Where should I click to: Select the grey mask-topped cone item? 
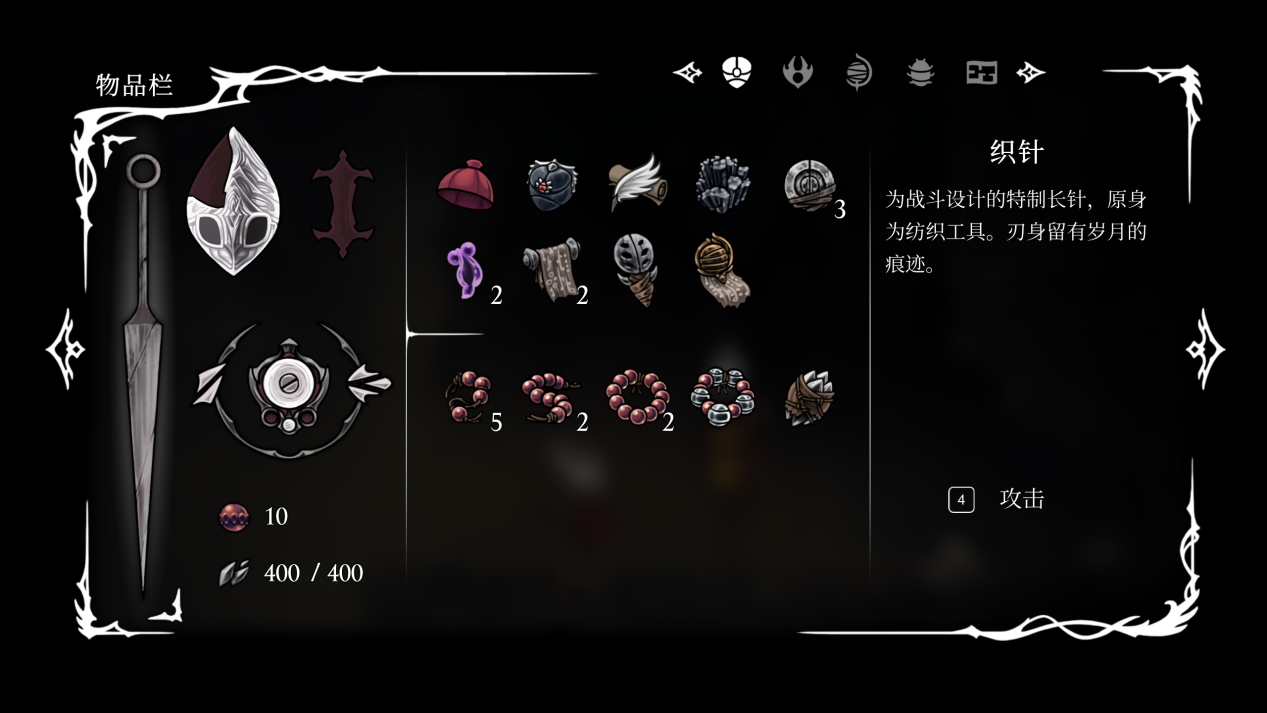click(636, 270)
